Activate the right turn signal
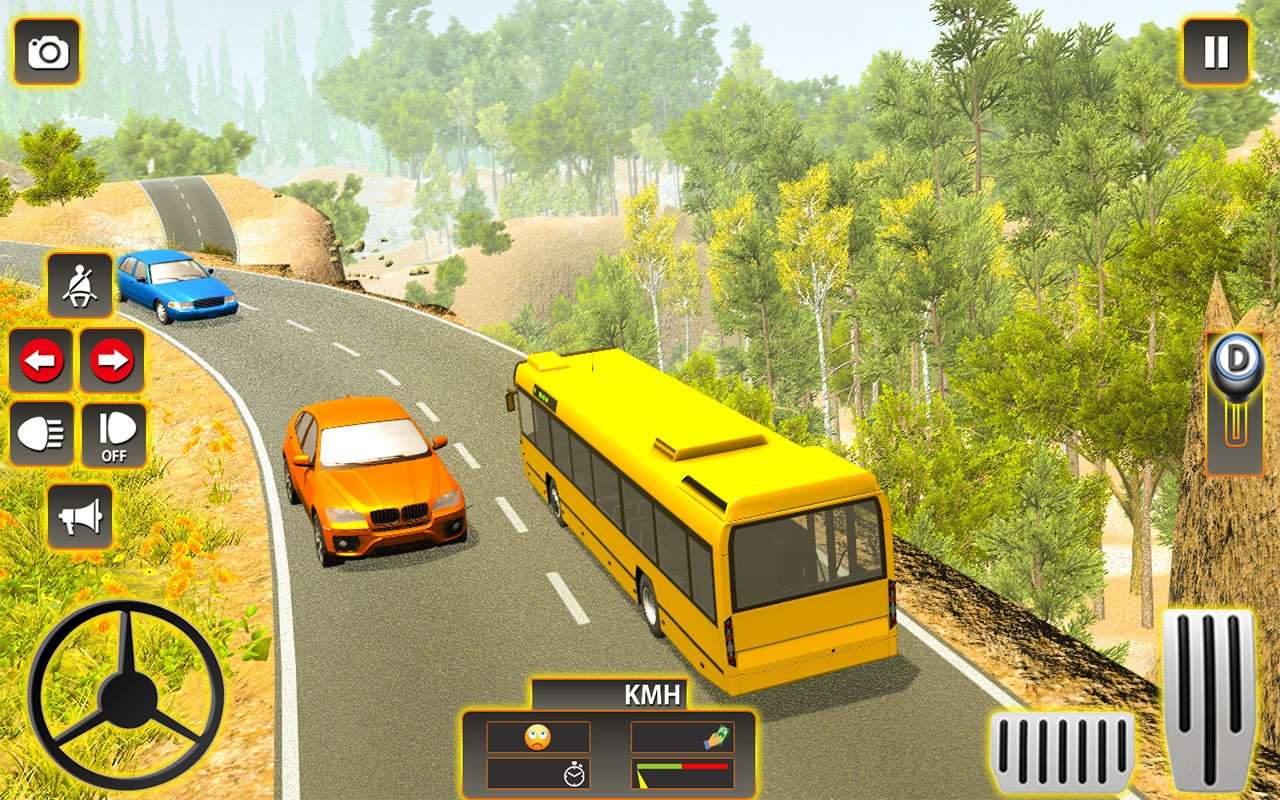Image resolution: width=1280 pixels, height=800 pixels. [x=112, y=361]
